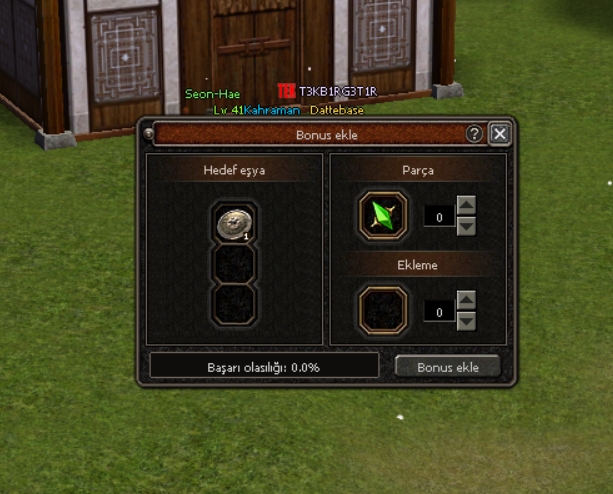The image size is (613, 494).
Task: Decrease the Parça quantity with down arrow
Action: (466, 226)
